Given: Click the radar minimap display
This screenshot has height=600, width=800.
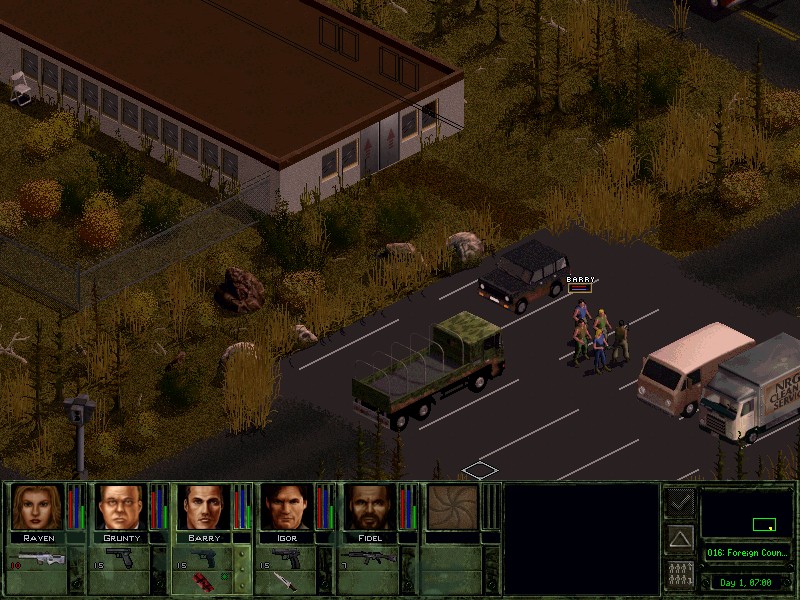Looking at the screenshot, I should [x=747, y=513].
